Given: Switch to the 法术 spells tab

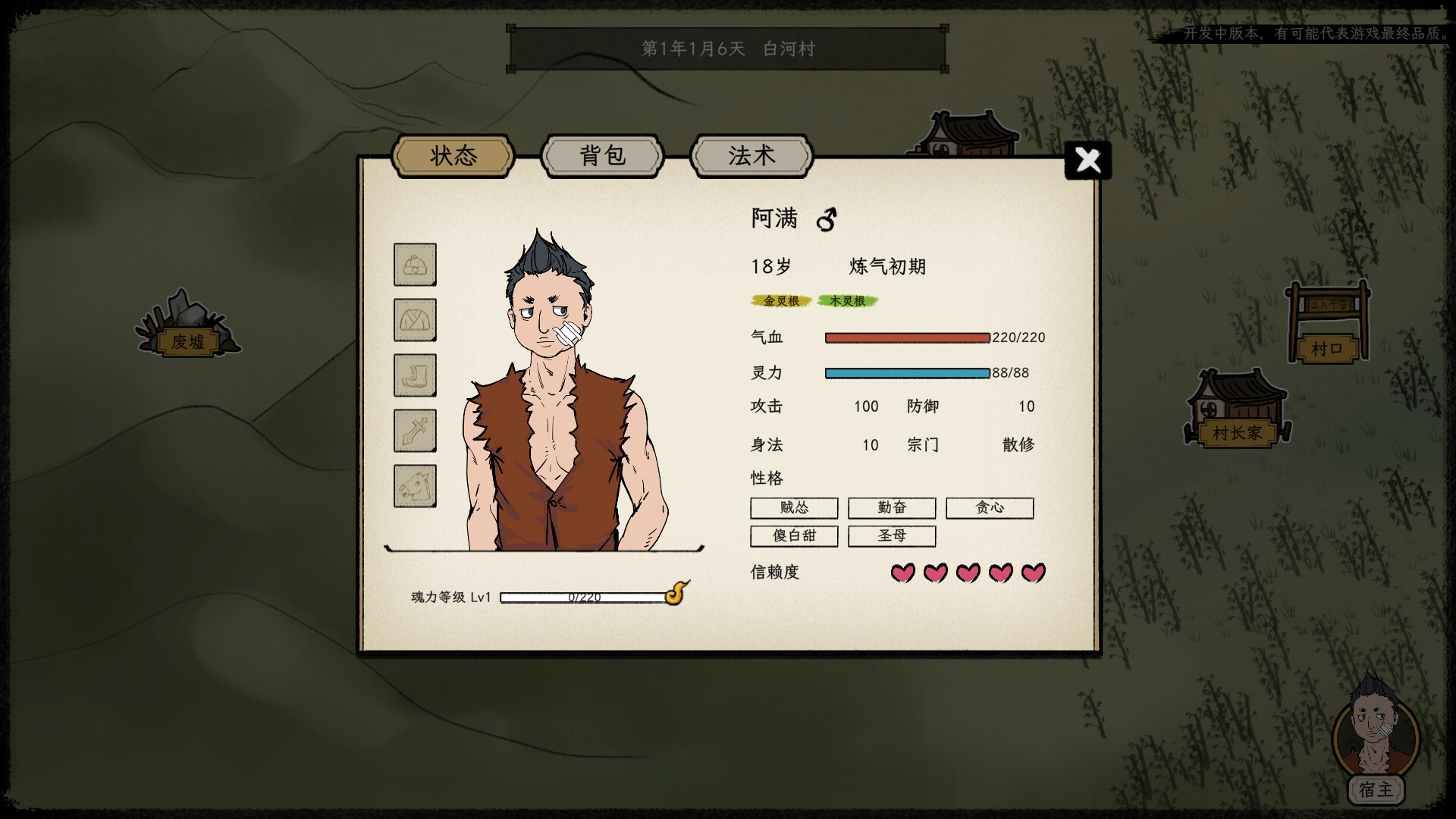Looking at the screenshot, I should point(752,155).
